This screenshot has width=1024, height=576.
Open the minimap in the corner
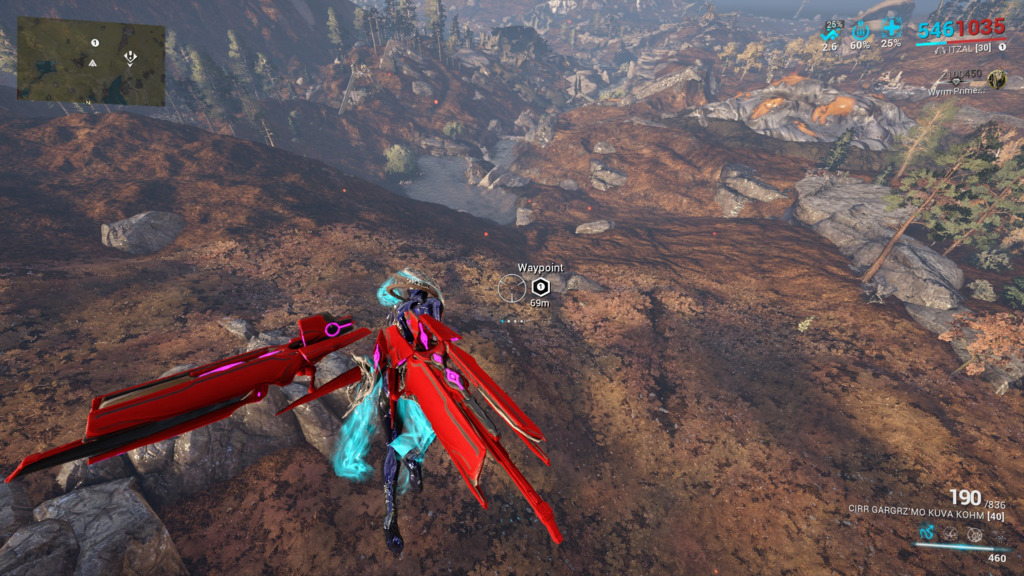(x=91, y=62)
